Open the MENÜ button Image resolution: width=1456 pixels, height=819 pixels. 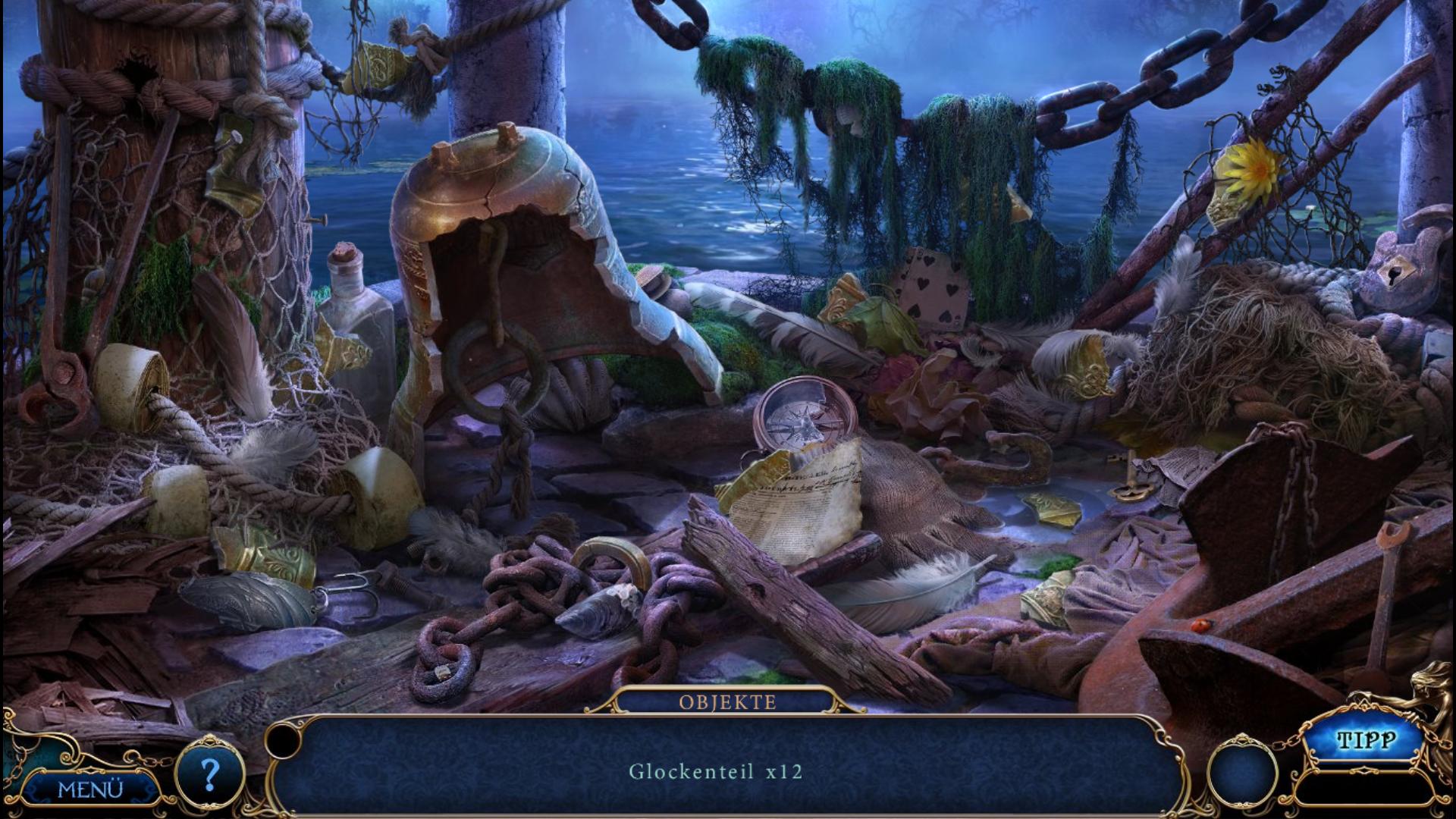(x=90, y=789)
